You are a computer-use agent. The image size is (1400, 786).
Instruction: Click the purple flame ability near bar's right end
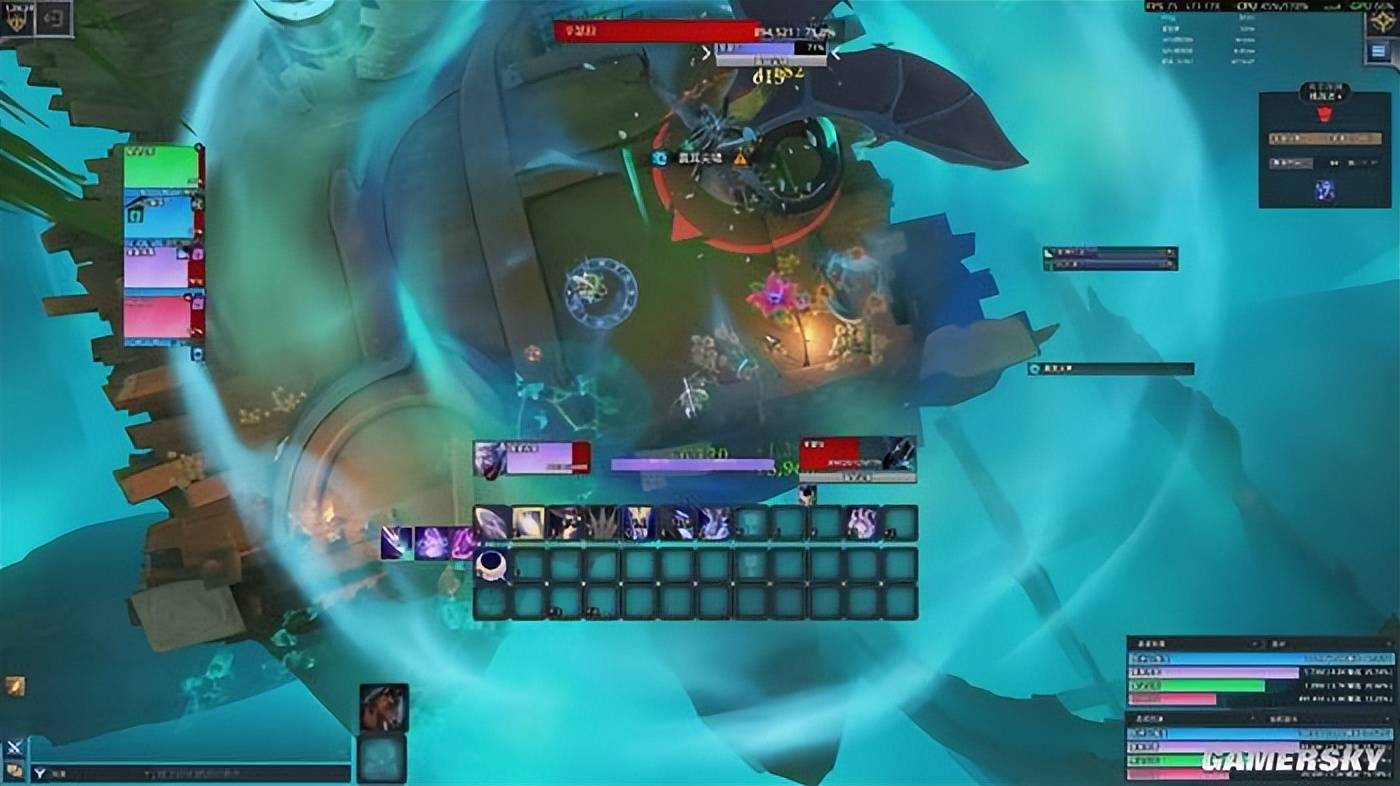tap(862, 523)
